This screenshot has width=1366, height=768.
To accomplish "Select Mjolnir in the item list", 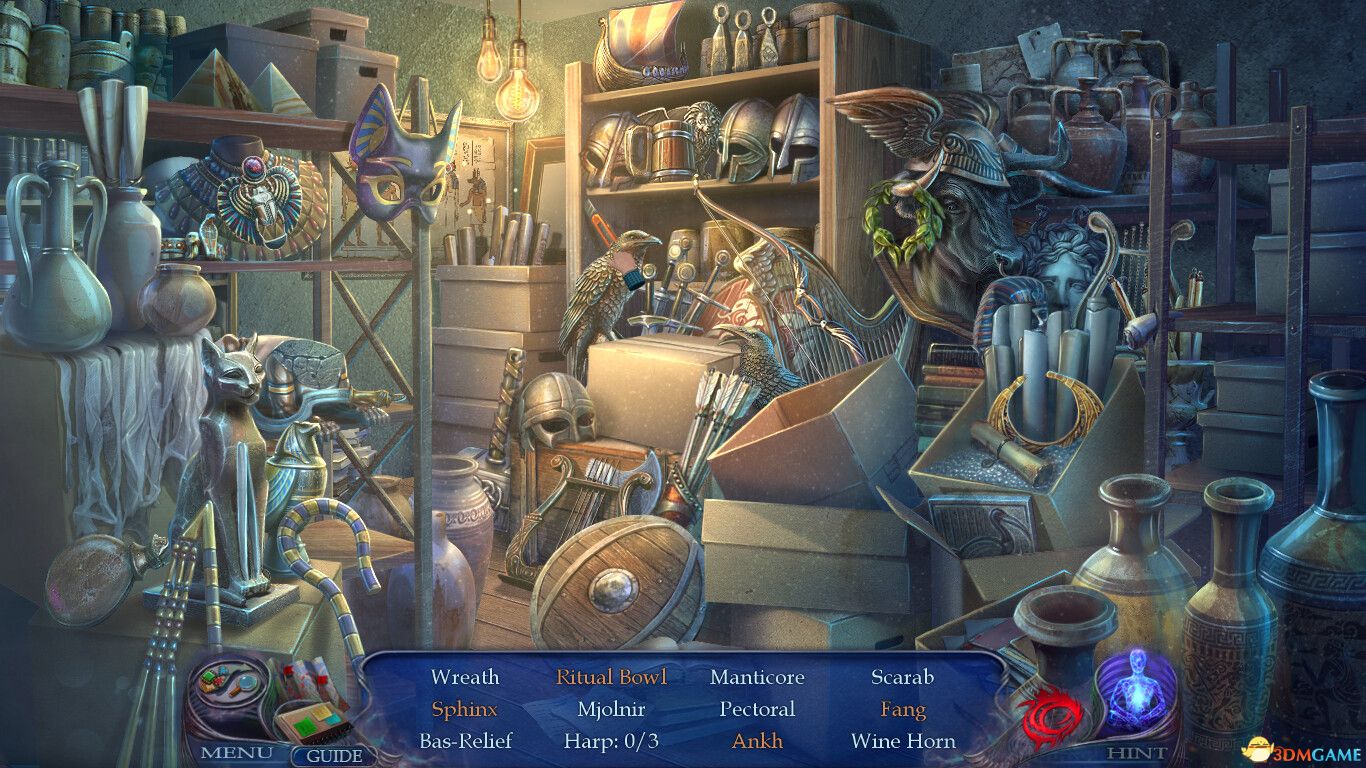I will (611, 709).
